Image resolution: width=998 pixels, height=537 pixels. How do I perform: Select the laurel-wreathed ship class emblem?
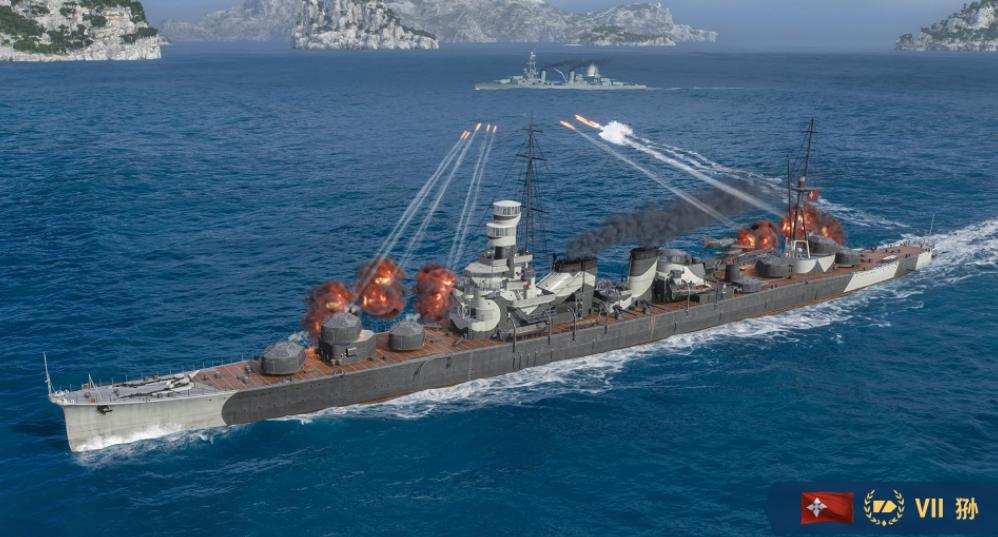[x=884, y=507]
